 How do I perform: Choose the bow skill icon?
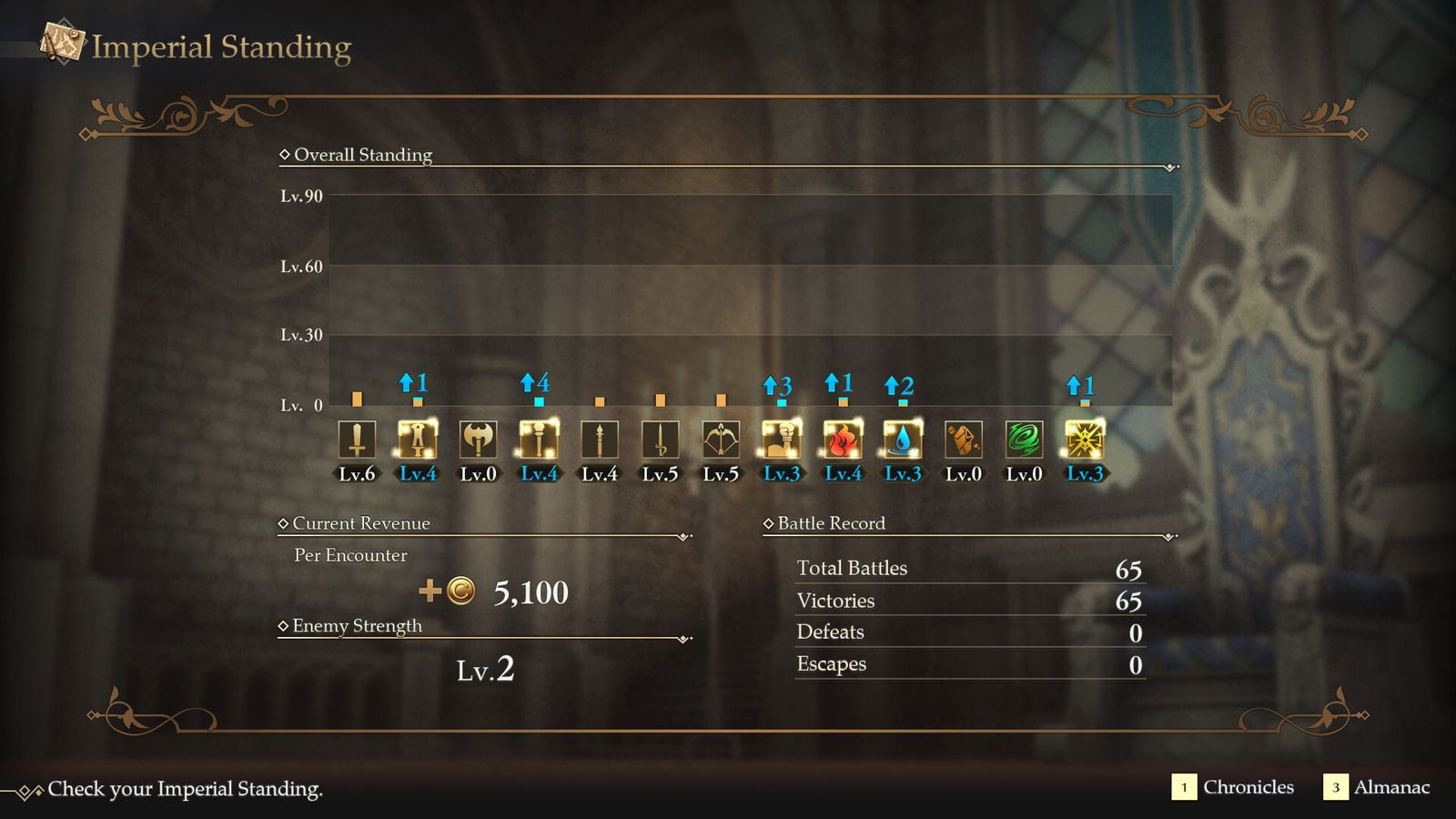721,440
